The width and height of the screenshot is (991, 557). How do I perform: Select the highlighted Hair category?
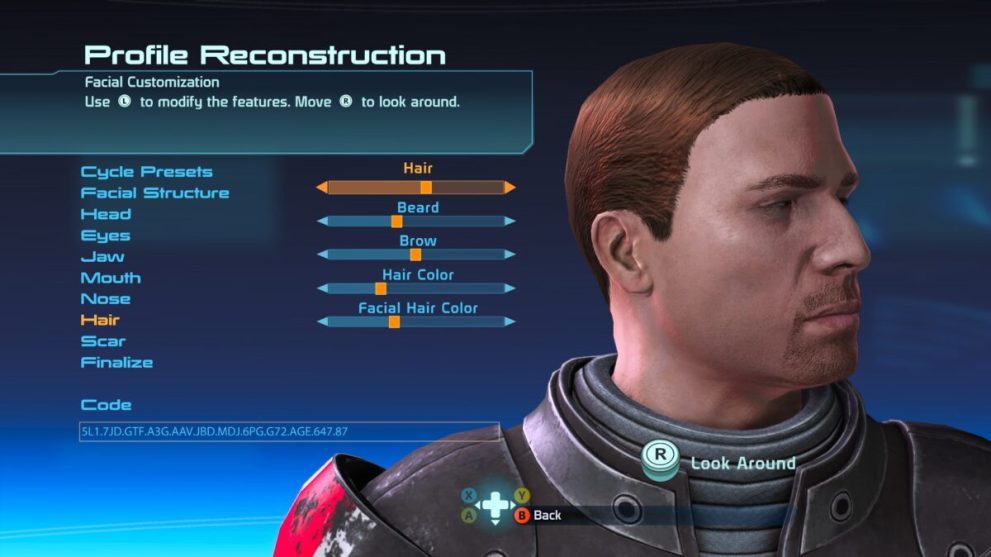[100, 320]
